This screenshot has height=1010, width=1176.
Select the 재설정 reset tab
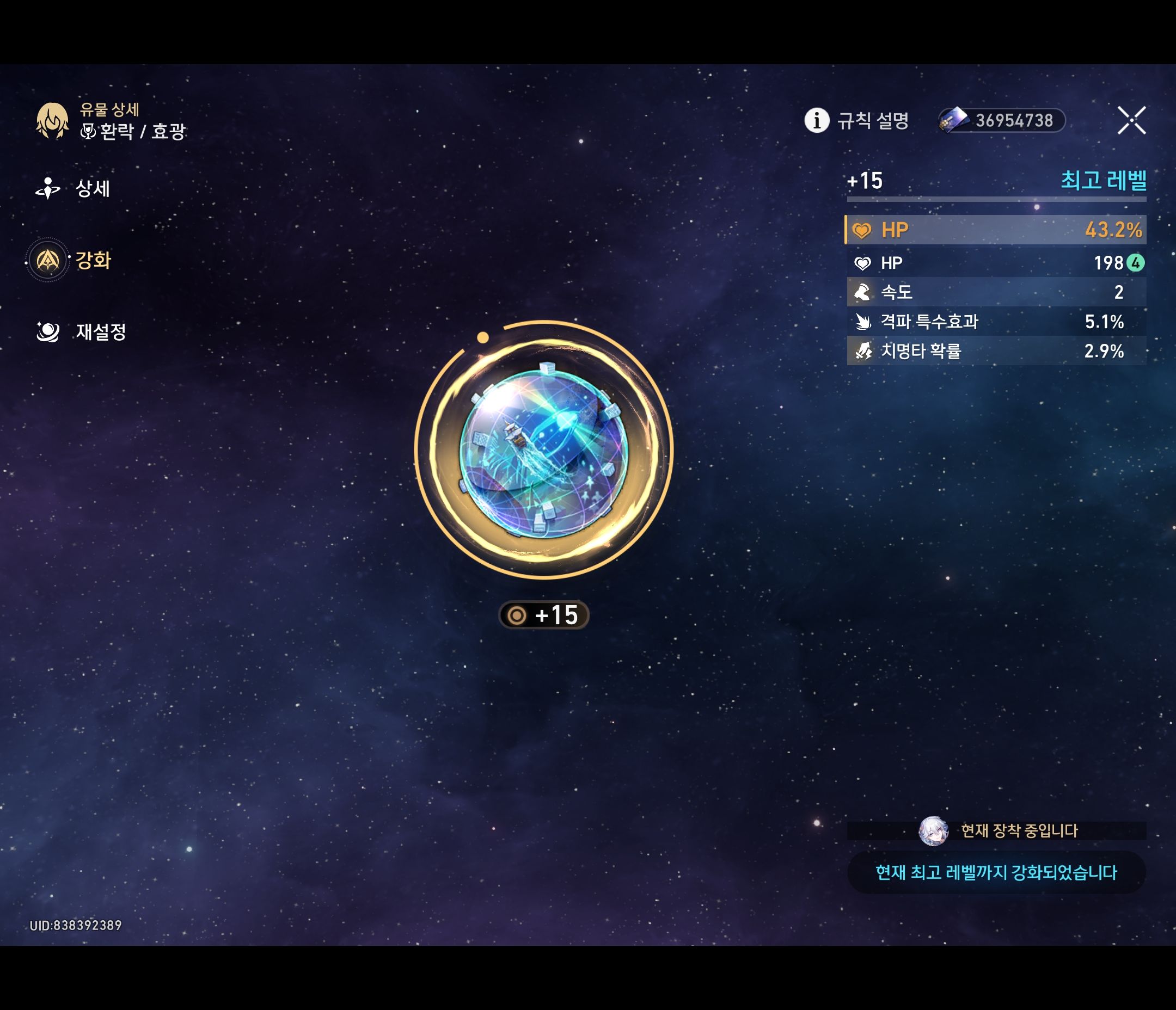[x=81, y=332]
